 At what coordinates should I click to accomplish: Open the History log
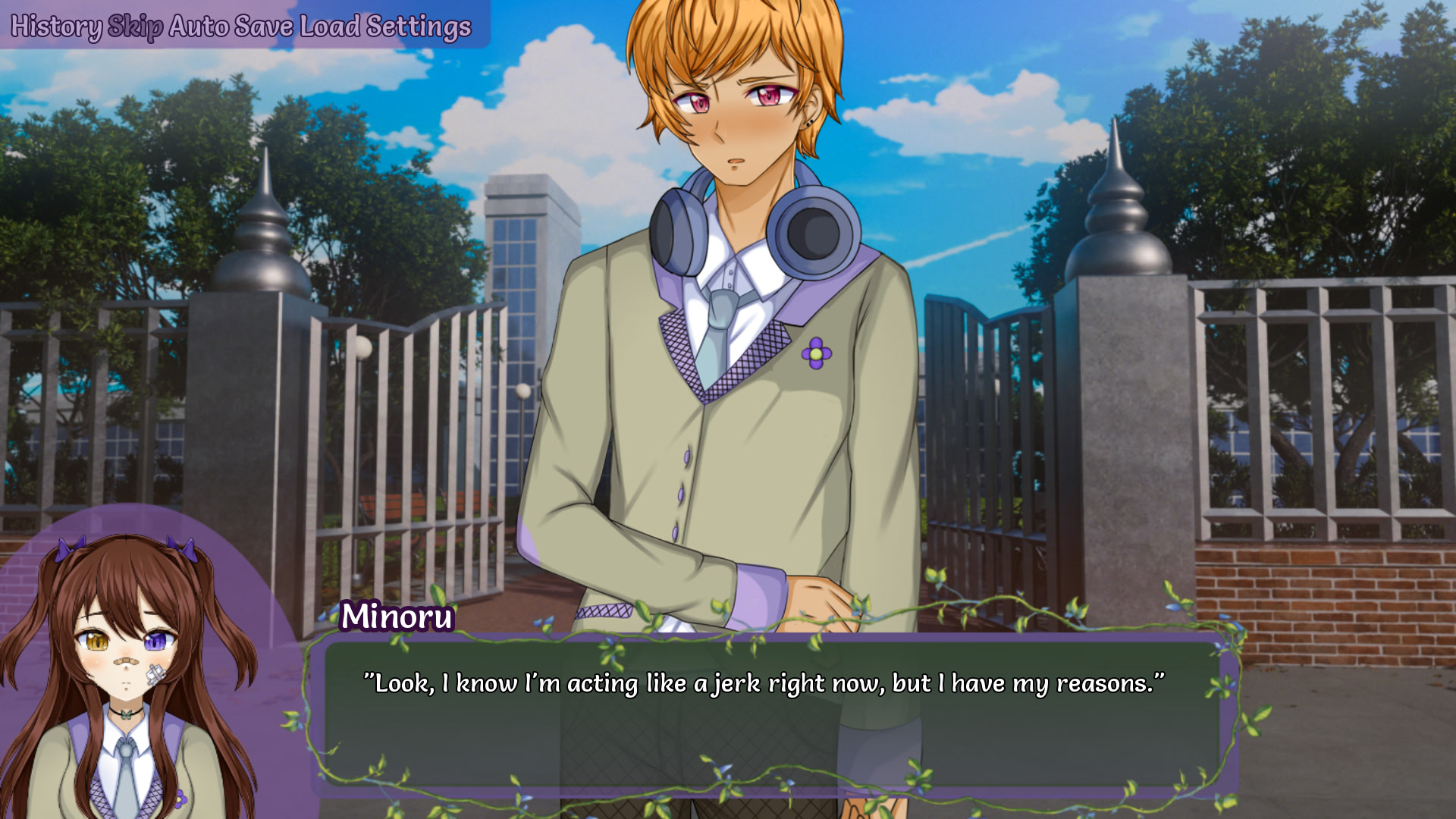tap(55, 27)
